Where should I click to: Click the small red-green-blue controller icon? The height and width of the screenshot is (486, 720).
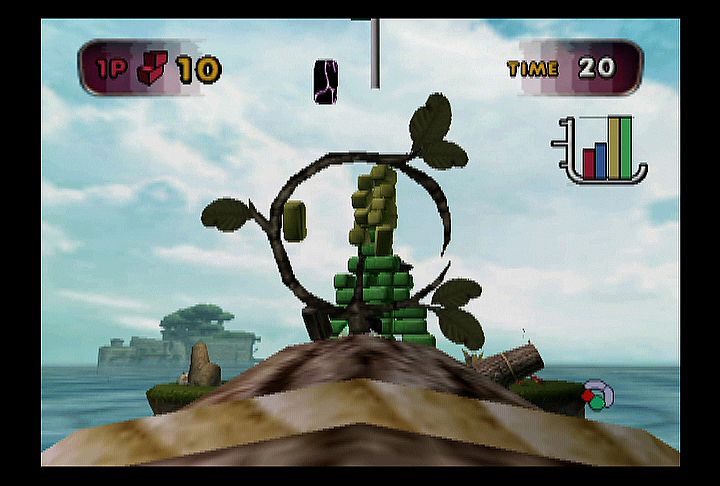point(596,395)
